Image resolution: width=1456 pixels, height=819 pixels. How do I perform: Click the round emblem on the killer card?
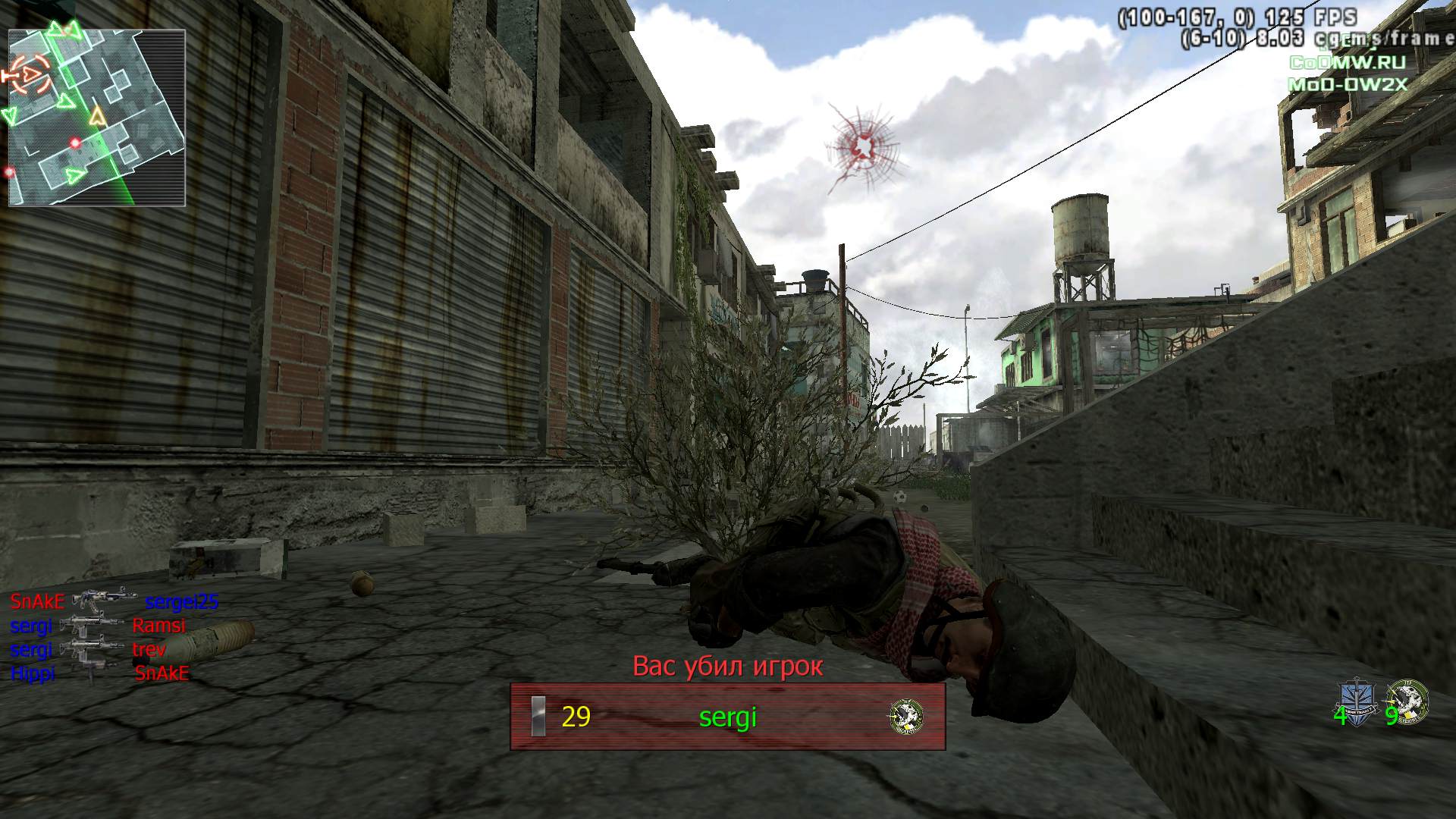[x=906, y=716]
